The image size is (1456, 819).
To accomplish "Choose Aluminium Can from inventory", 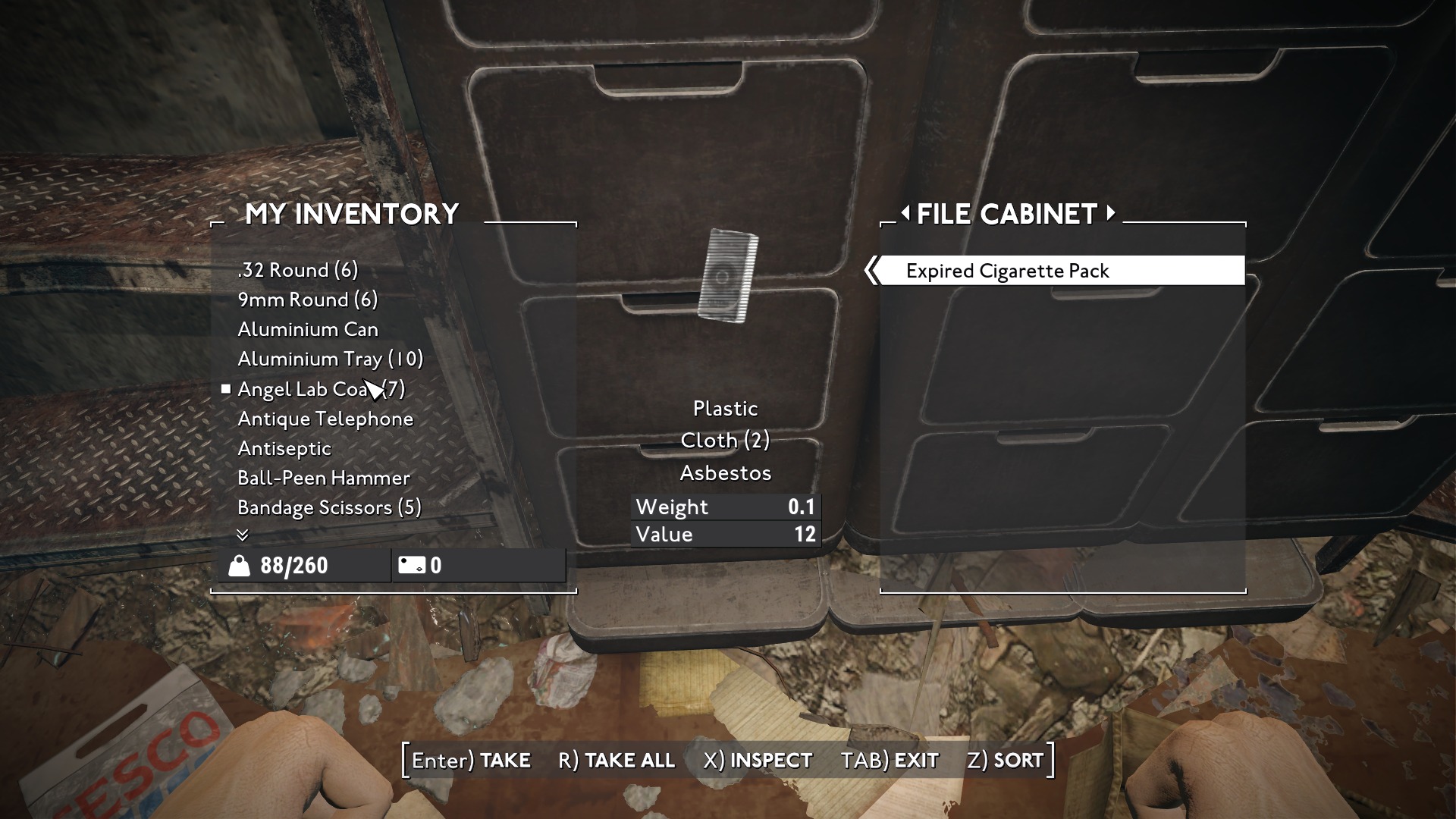I will point(307,329).
